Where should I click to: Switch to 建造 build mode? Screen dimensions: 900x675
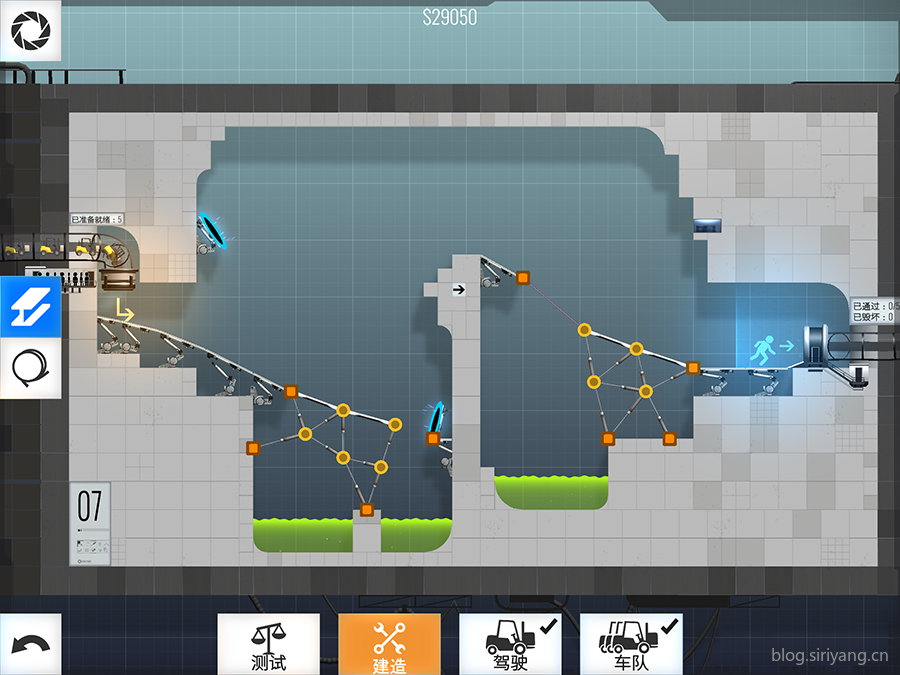point(389,644)
